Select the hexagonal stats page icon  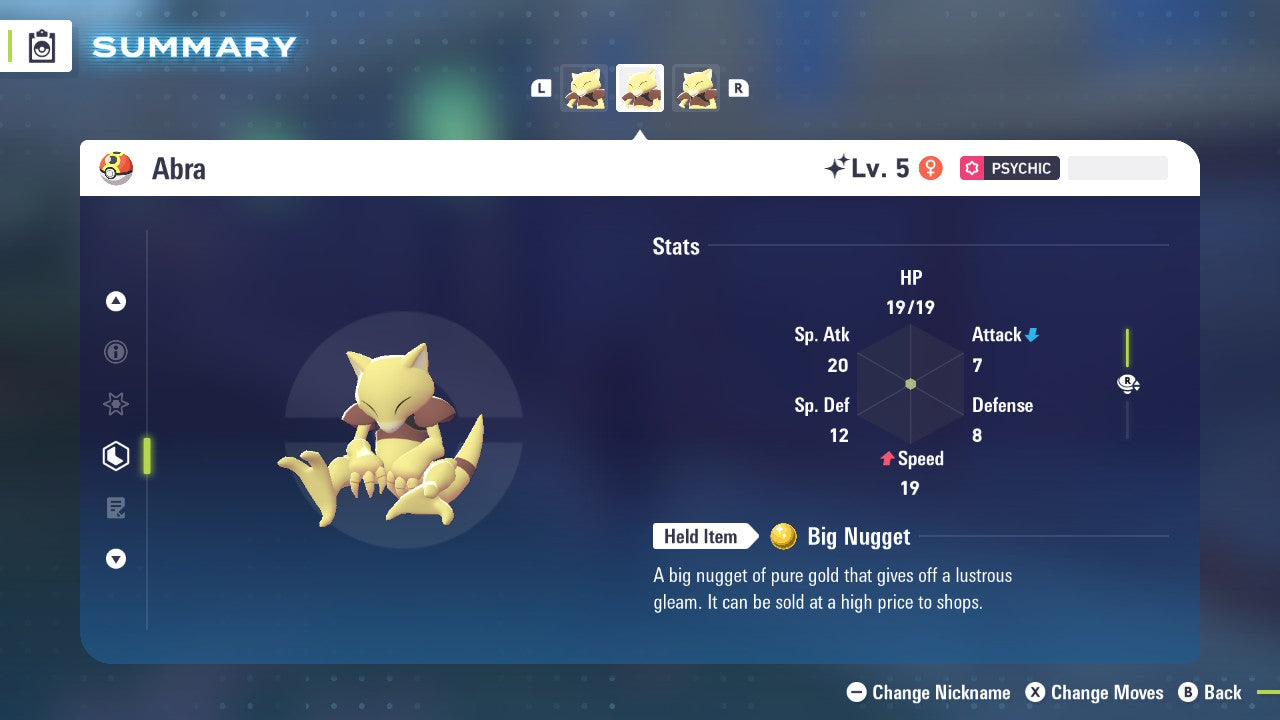click(x=115, y=456)
